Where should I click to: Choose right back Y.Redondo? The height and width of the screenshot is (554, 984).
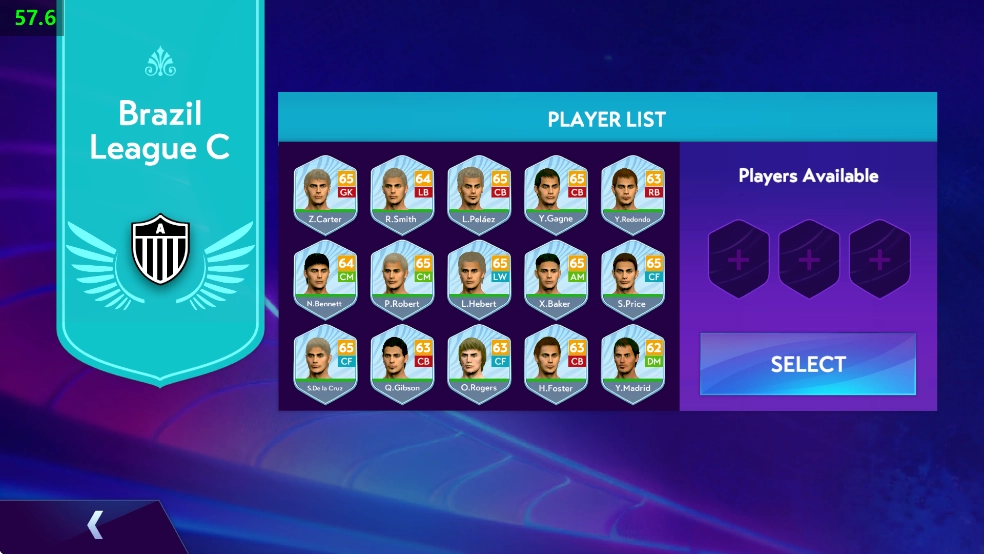[x=633, y=194]
